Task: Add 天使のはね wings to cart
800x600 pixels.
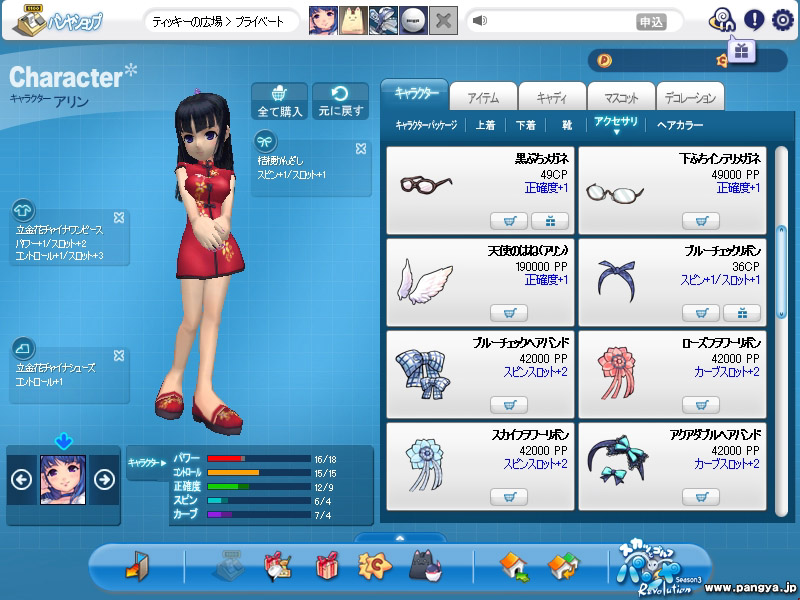Action: [x=509, y=313]
